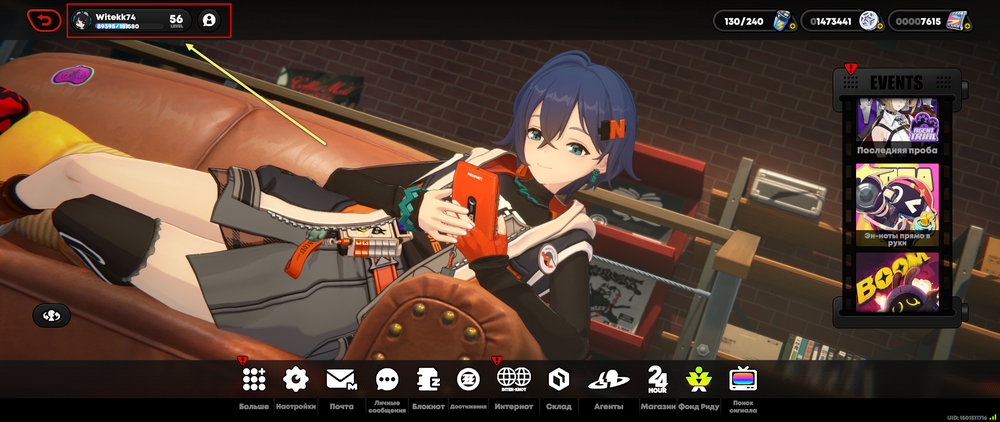This screenshot has width=1000, height=422.
Task: Add battery charge with the plus button
Action: [792, 26]
